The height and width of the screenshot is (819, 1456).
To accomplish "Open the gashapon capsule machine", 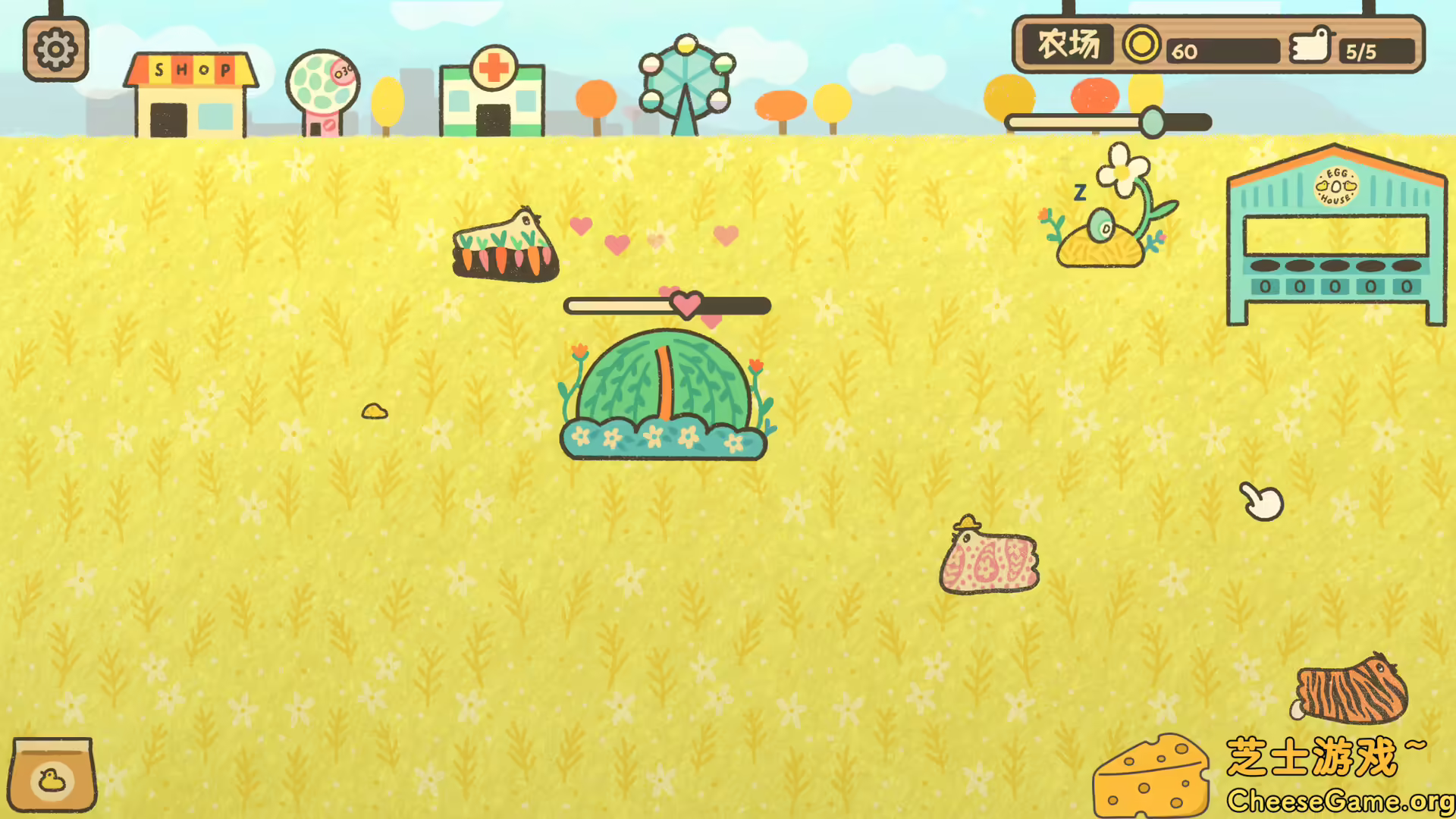I will tap(324, 87).
